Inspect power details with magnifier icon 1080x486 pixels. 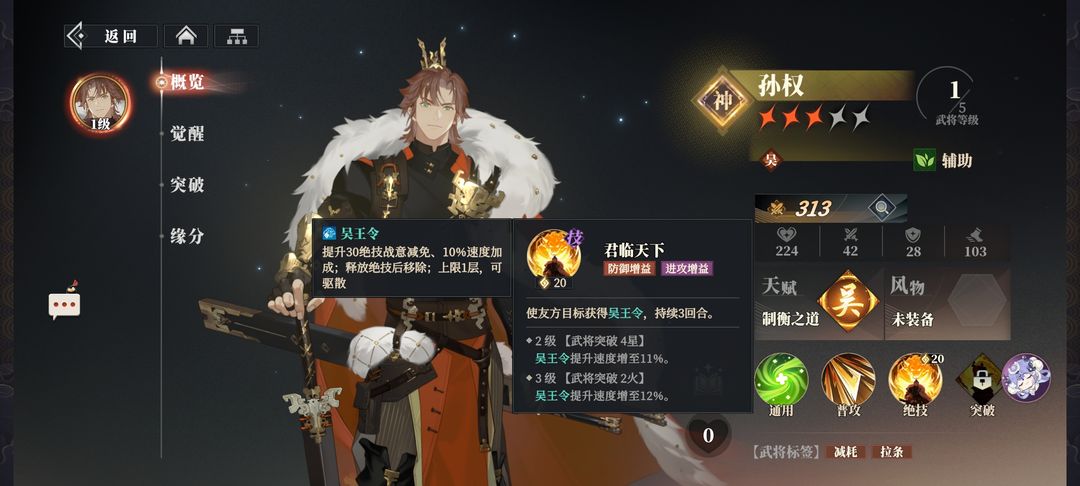881,208
